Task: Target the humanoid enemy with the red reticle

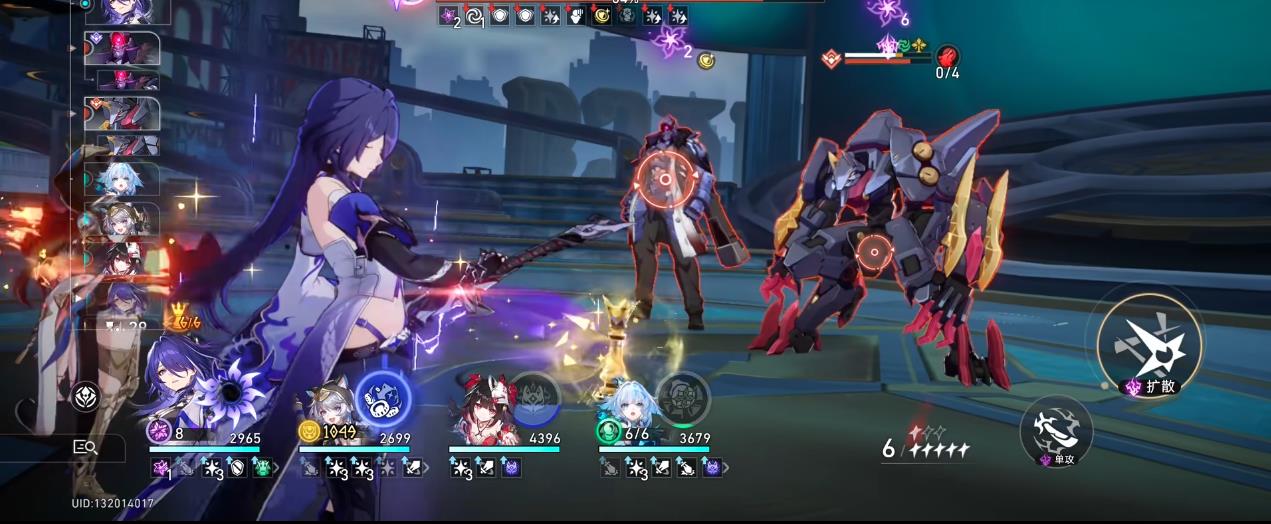Action: [662, 181]
